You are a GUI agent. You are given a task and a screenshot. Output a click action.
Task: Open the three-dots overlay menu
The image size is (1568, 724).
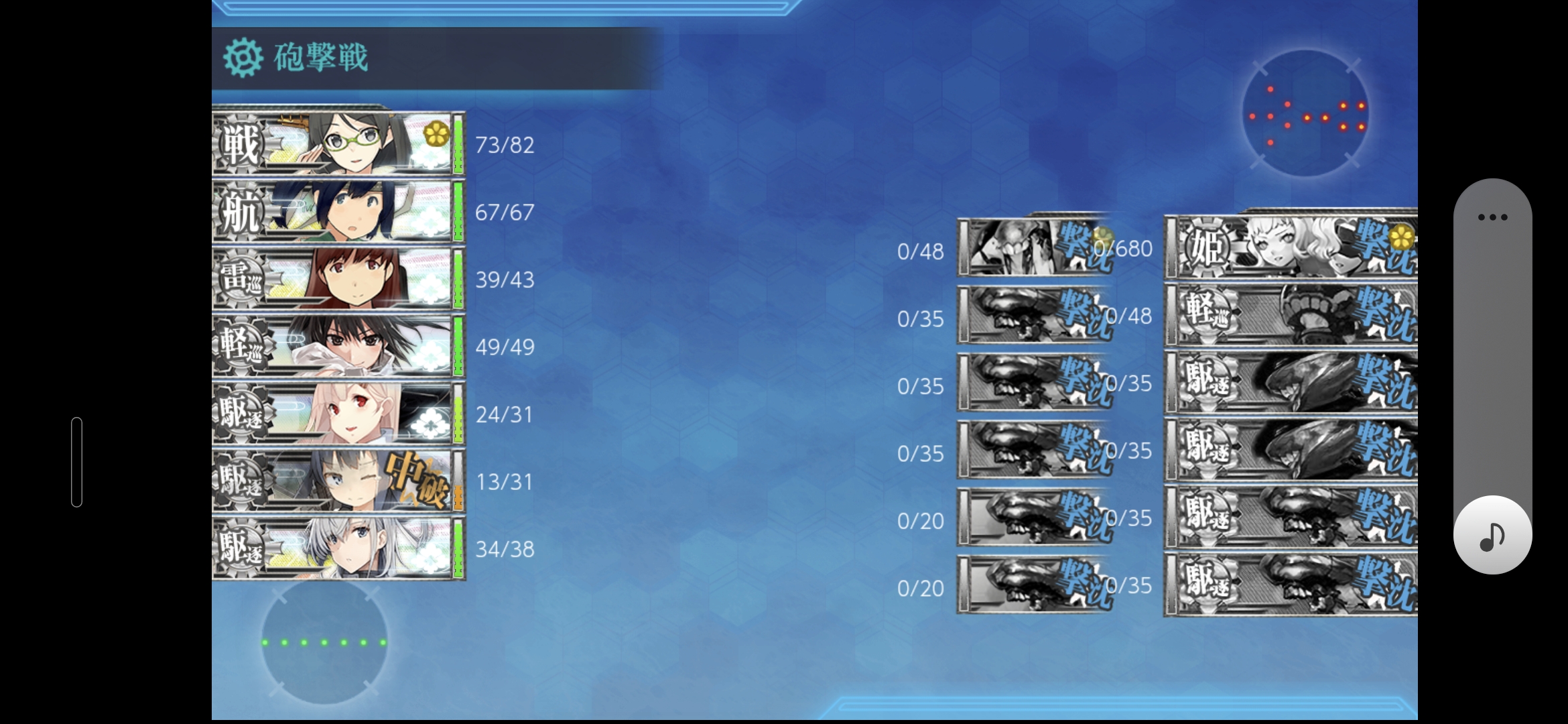[1492, 217]
